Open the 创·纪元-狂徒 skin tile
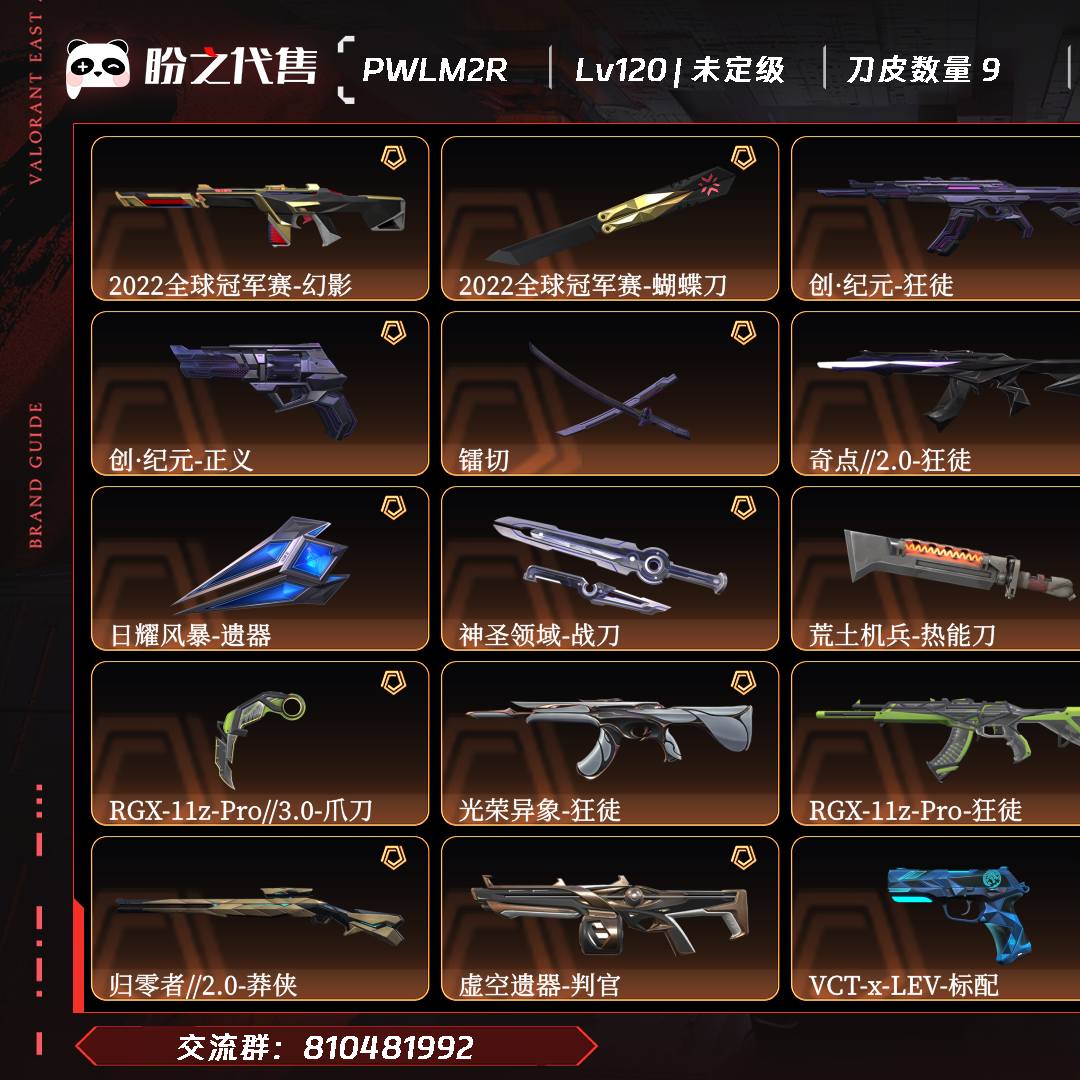1080x1080 pixels. pos(935,218)
